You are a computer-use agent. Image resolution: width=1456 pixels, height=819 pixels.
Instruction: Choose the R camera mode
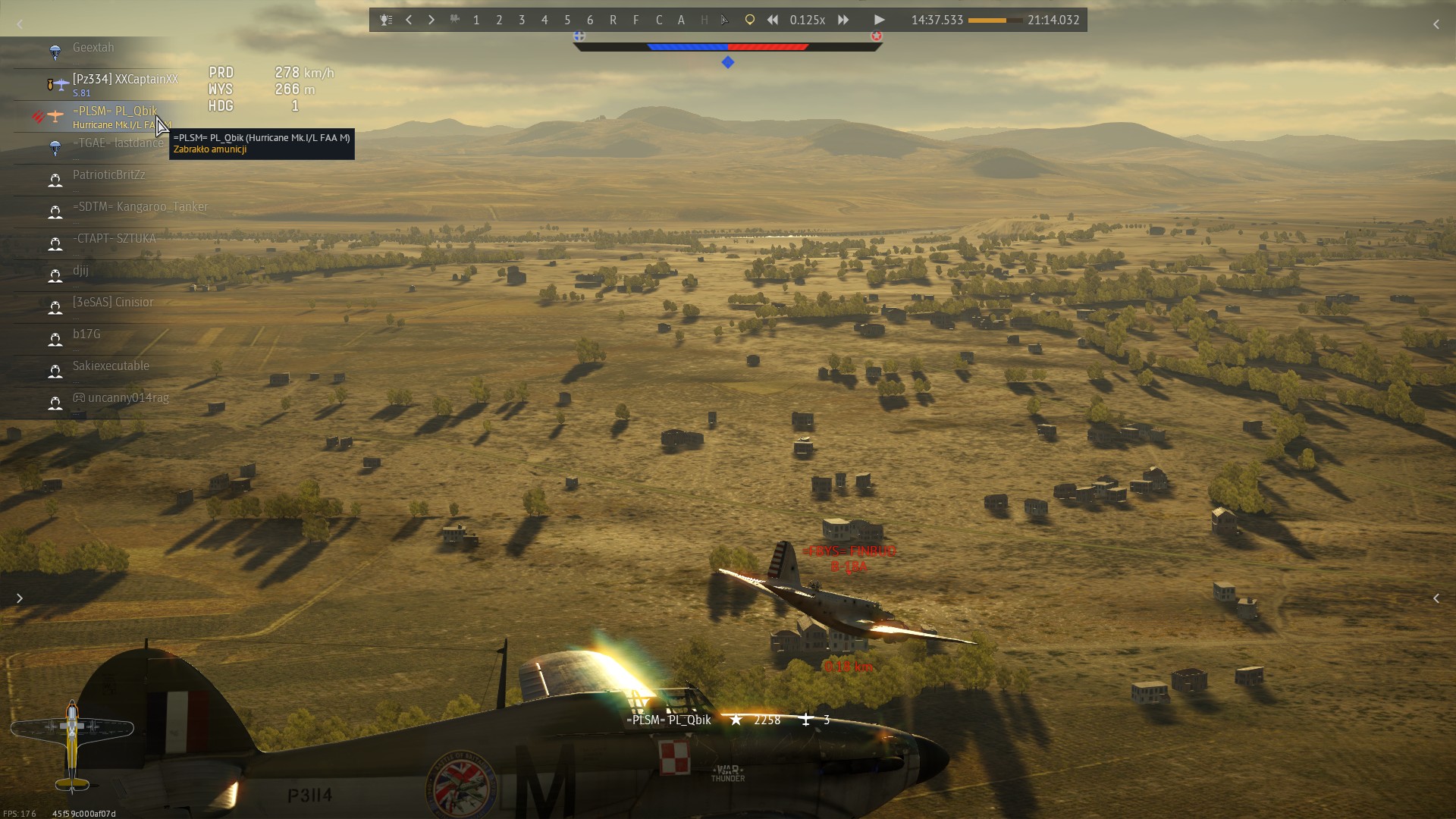pos(613,20)
